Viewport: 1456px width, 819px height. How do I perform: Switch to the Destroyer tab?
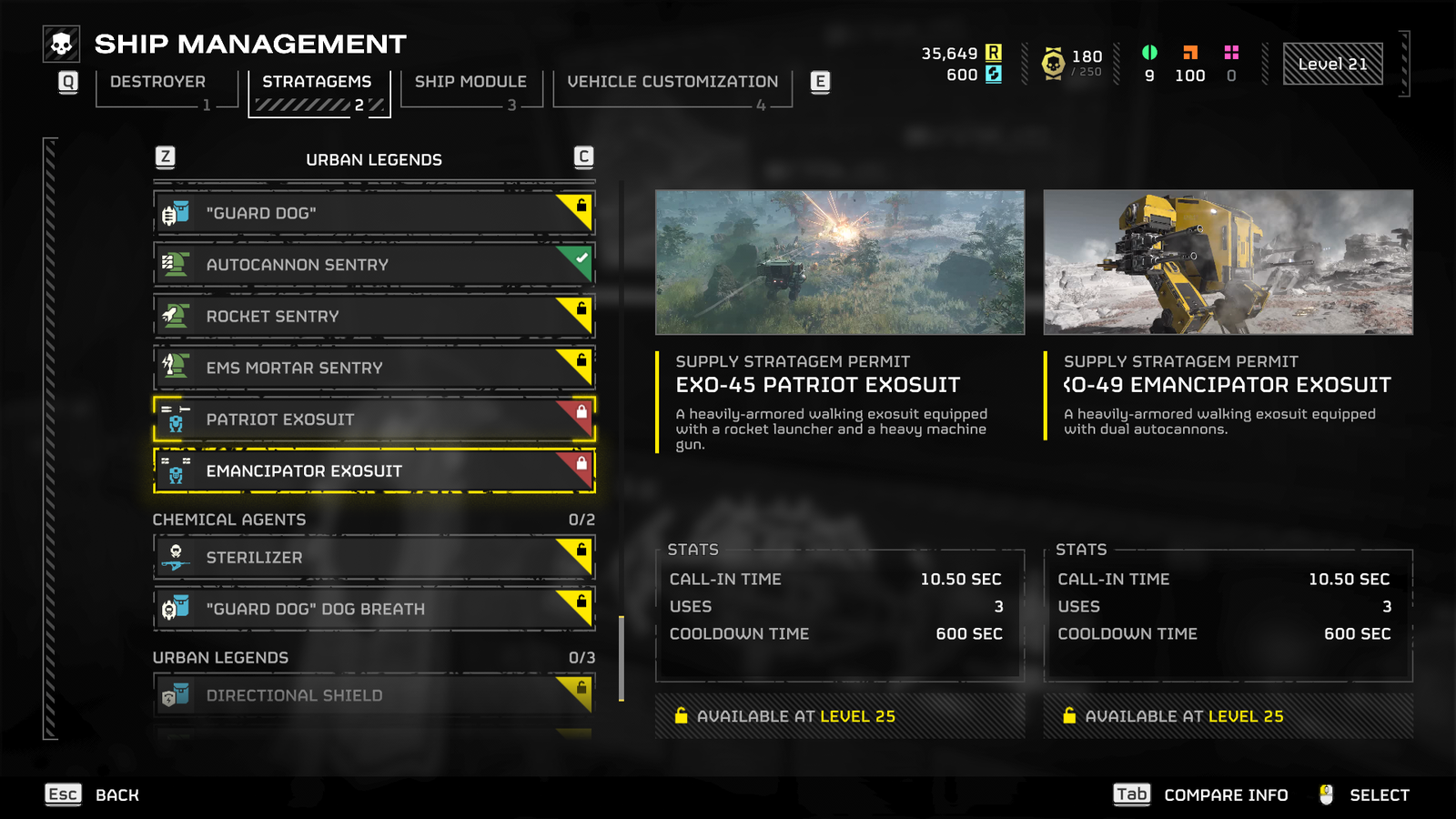click(158, 83)
